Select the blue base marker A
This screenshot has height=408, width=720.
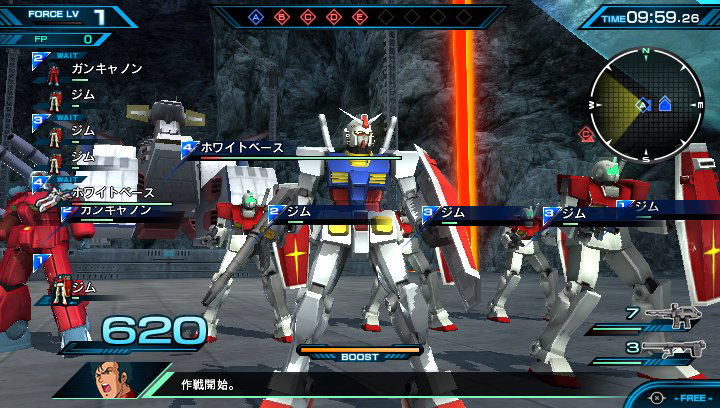[x=255, y=17]
